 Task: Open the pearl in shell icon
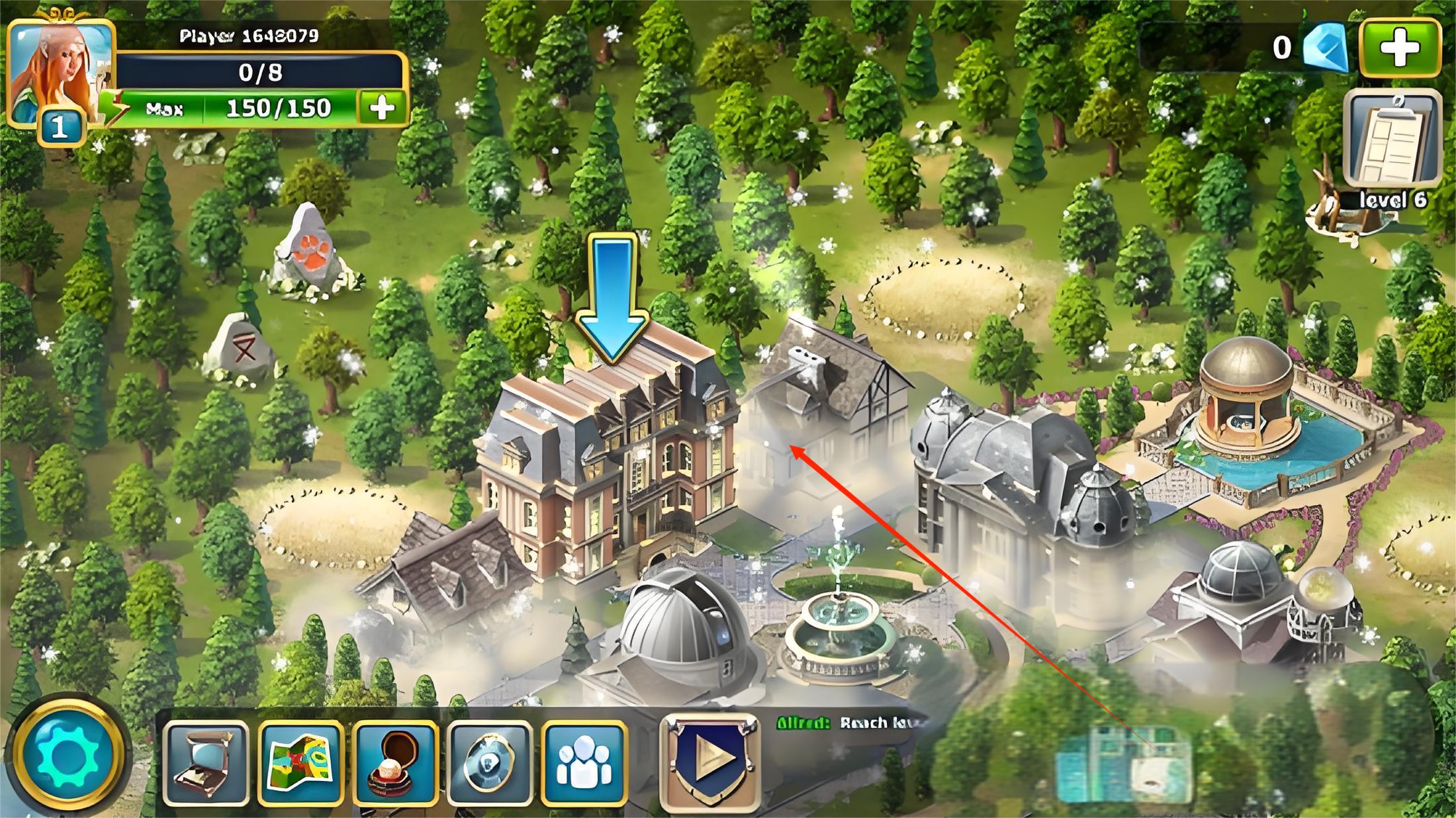pyautogui.click(x=395, y=763)
